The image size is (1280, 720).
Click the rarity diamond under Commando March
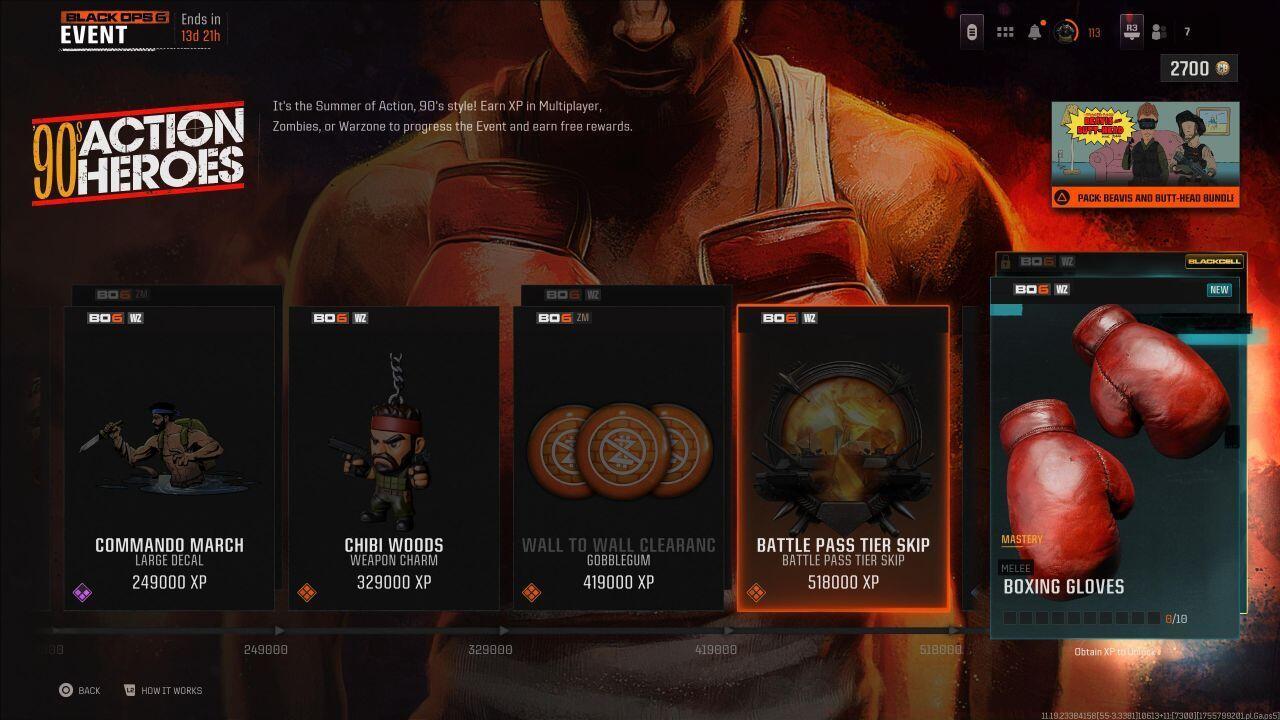tap(84, 592)
